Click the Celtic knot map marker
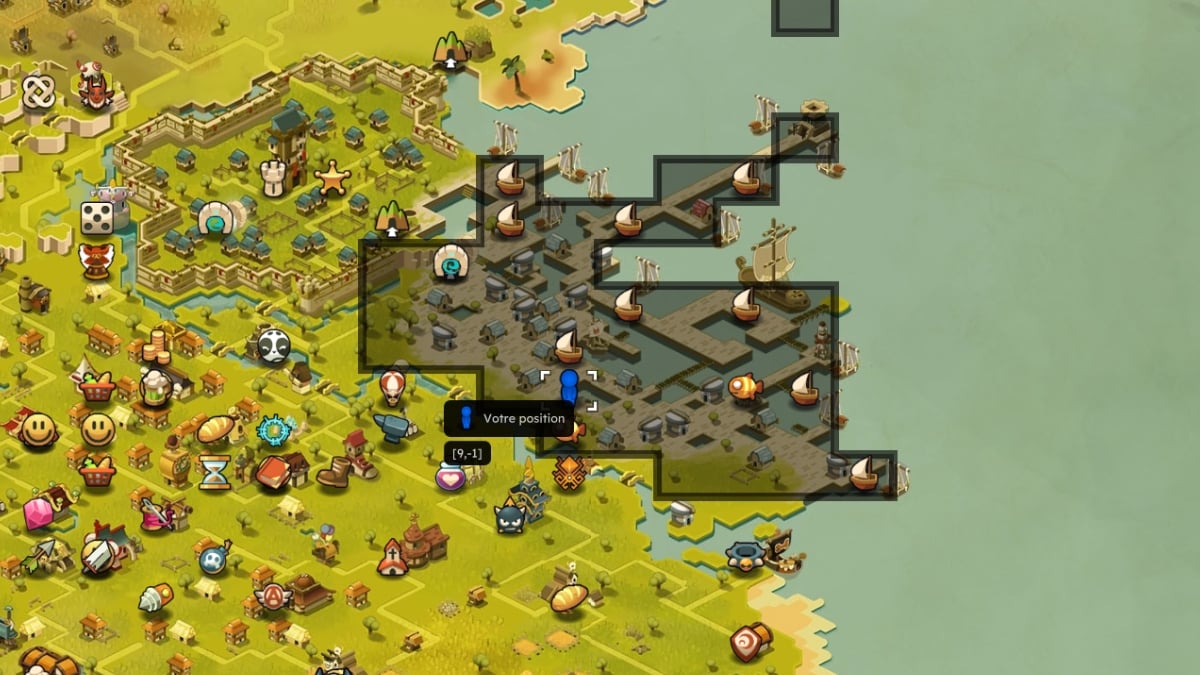 [x=38, y=92]
